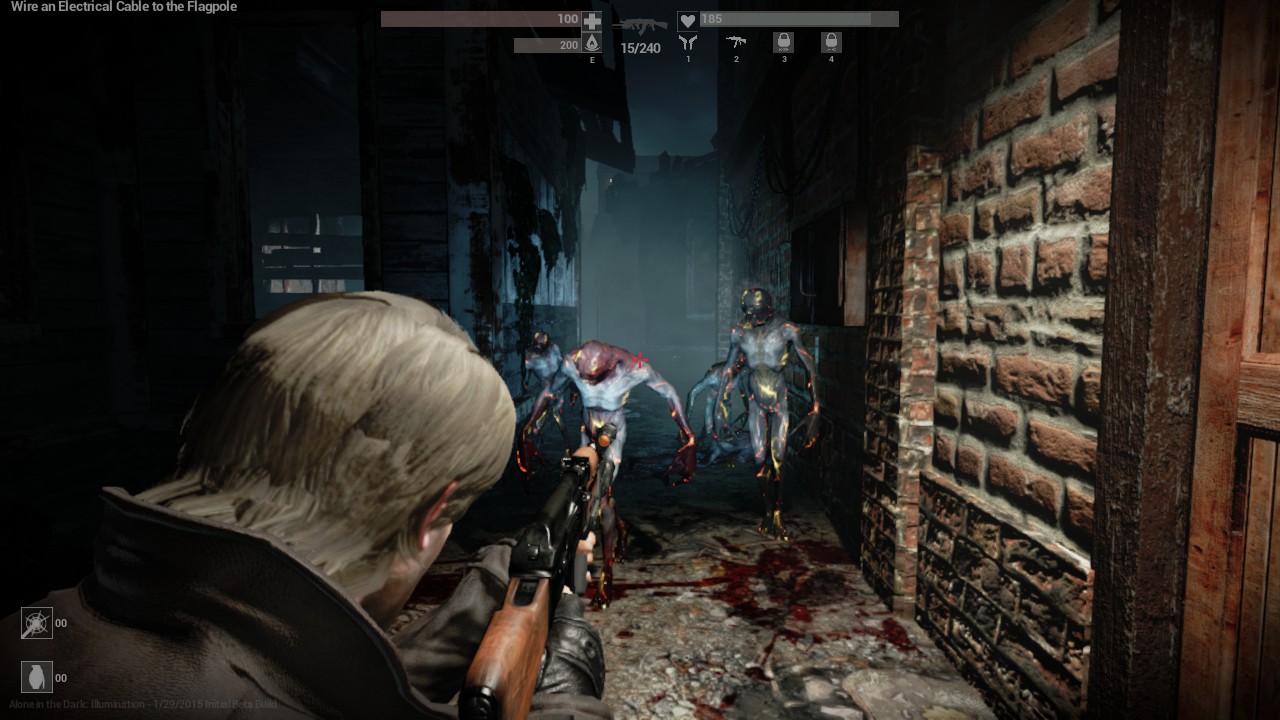Open the flagpole cable objective tracker

124,7
